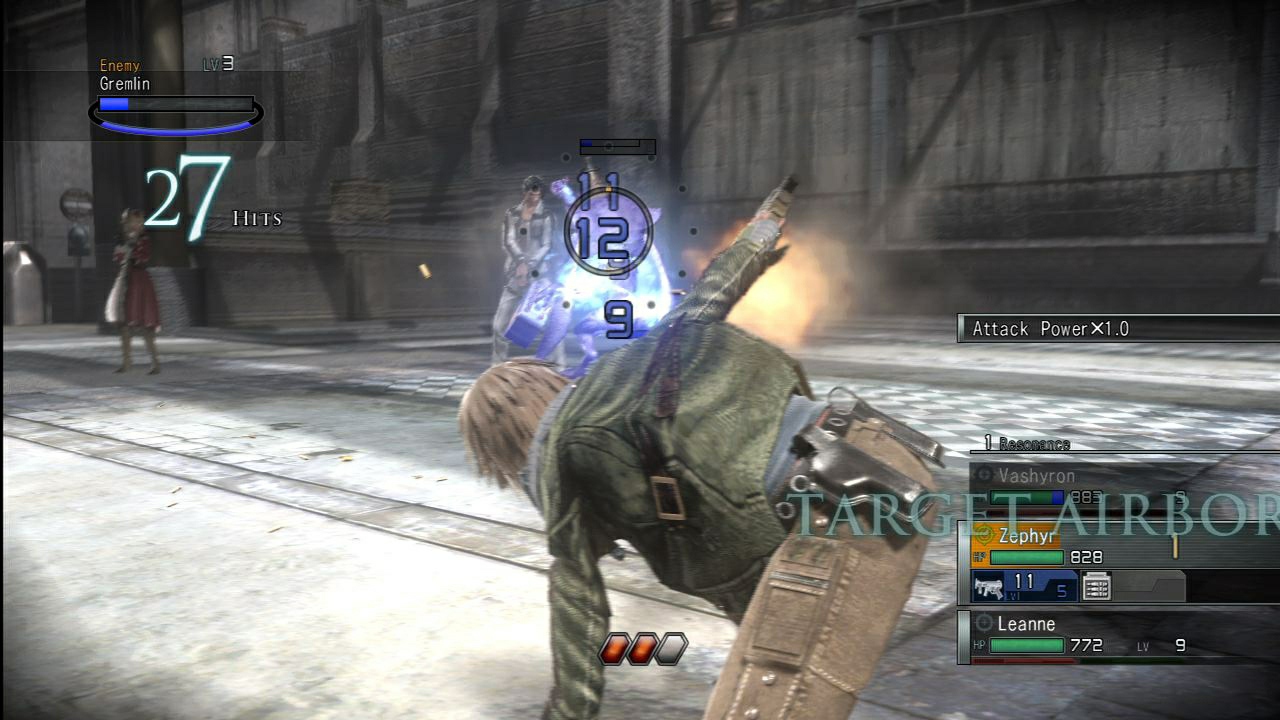Select the Enemy info header tab

tap(118, 65)
